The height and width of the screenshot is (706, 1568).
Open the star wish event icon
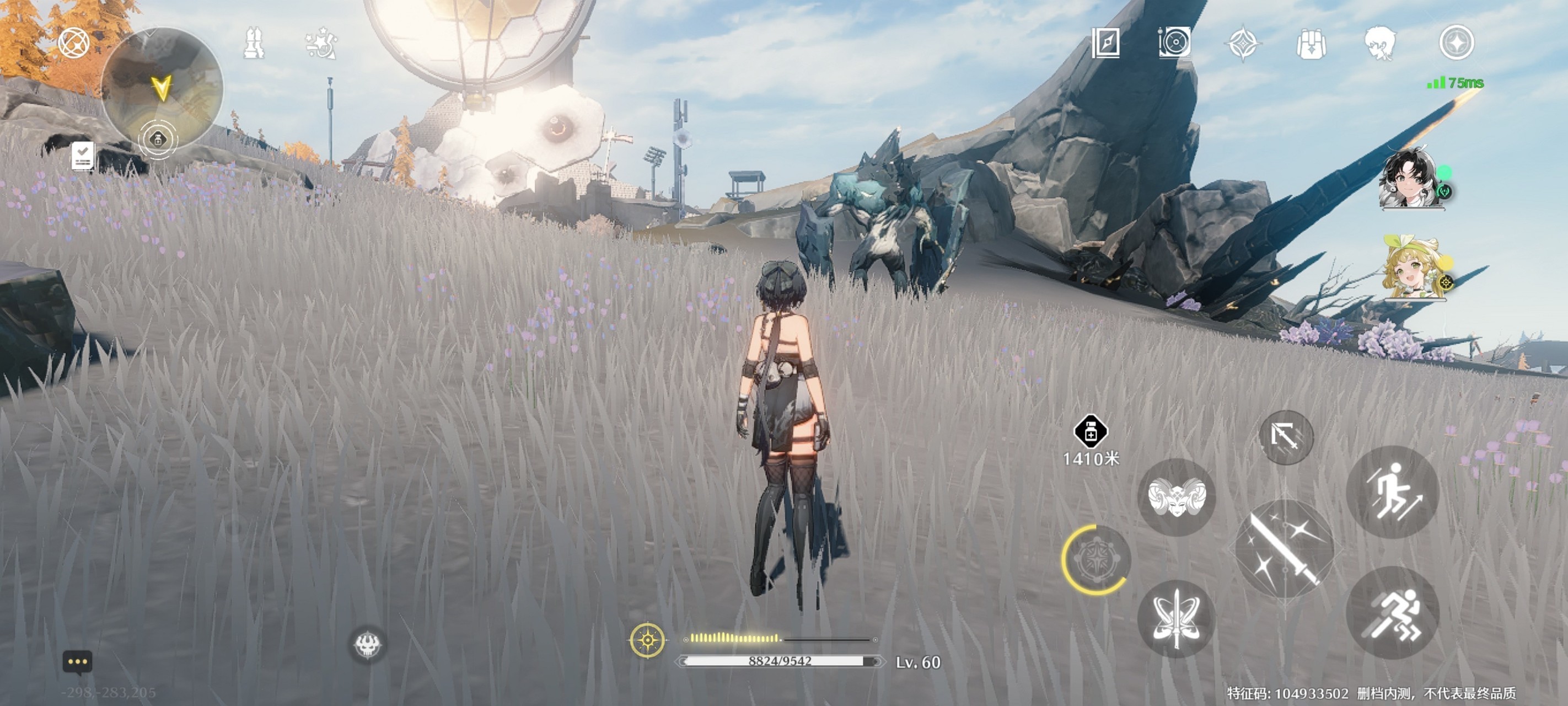[x=321, y=43]
